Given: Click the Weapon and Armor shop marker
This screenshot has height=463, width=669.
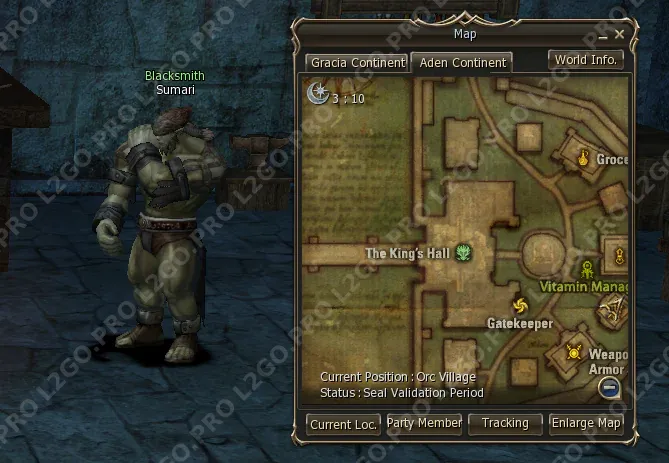Looking at the screenshot, I should tap(575, 351).
